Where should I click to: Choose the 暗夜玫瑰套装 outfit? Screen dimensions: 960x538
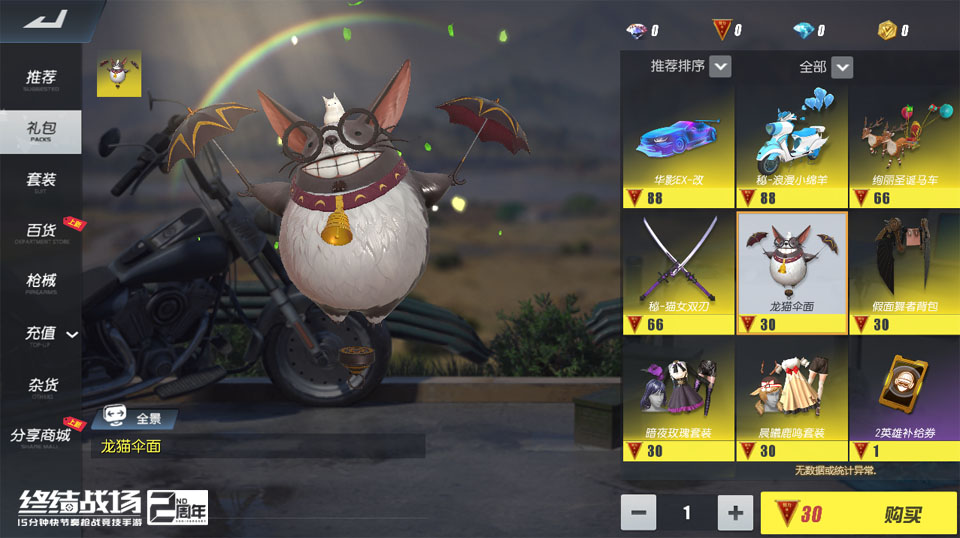point(678,399)
